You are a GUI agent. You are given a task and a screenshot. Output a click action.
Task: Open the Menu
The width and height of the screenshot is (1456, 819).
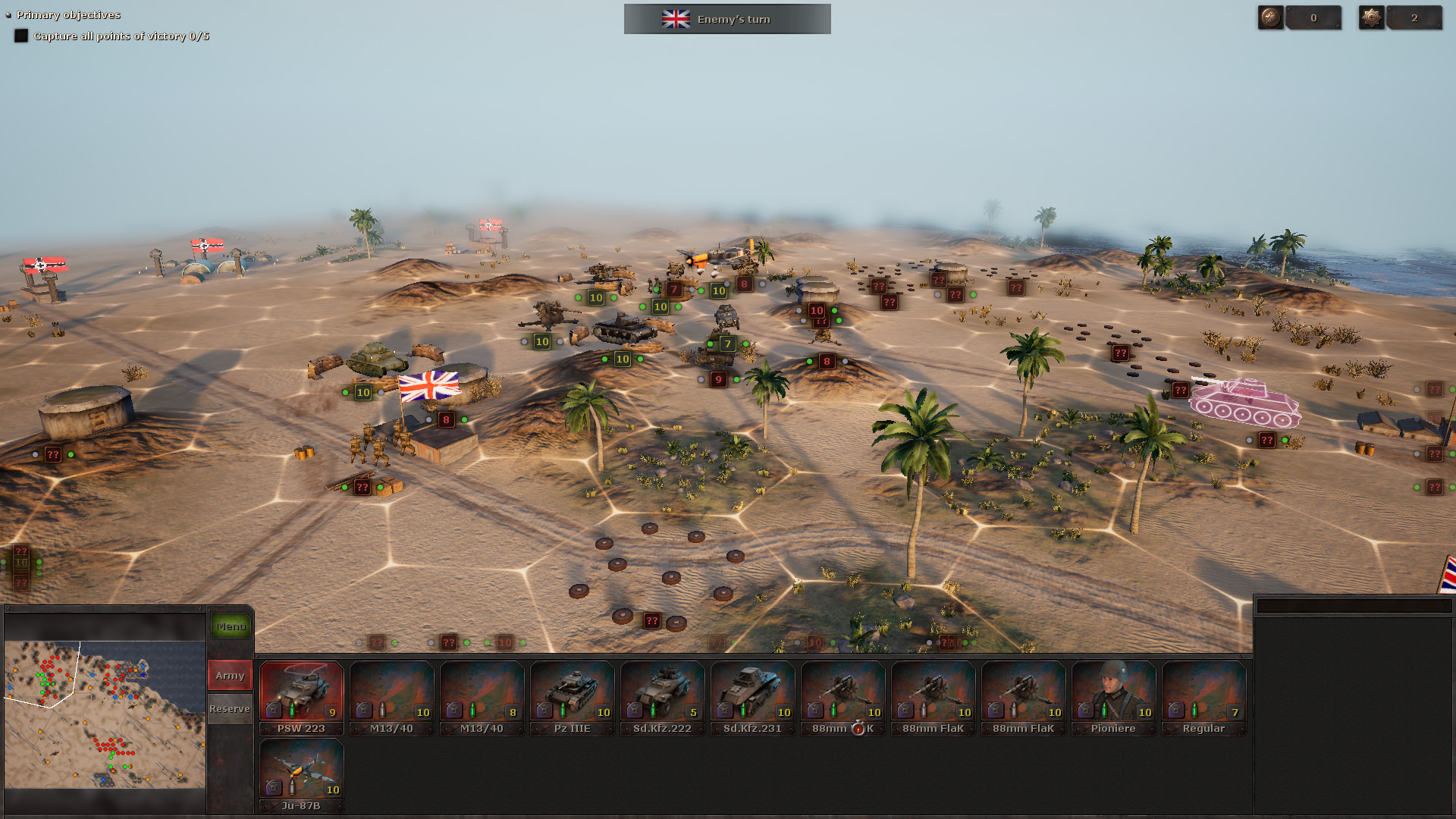[x=230, y=626]
